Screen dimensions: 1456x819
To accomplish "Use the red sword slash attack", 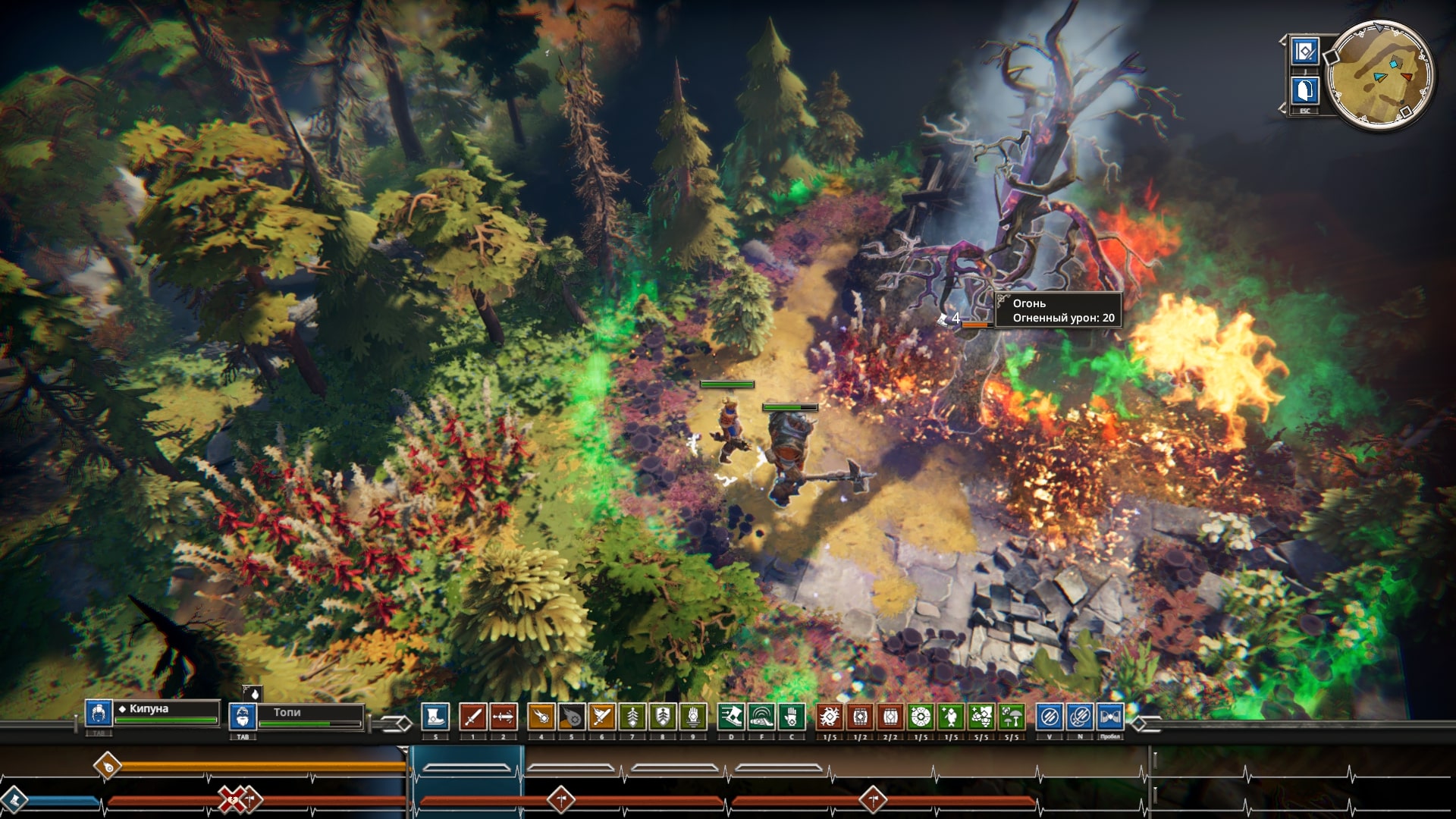I will (x=472, y=717).
